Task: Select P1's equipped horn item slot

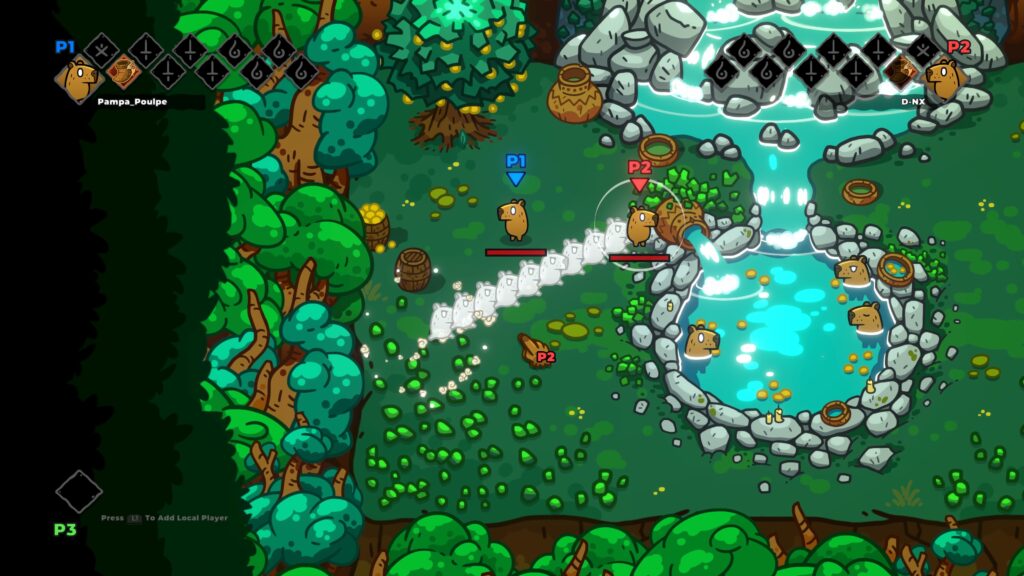Action: (124, 71)
